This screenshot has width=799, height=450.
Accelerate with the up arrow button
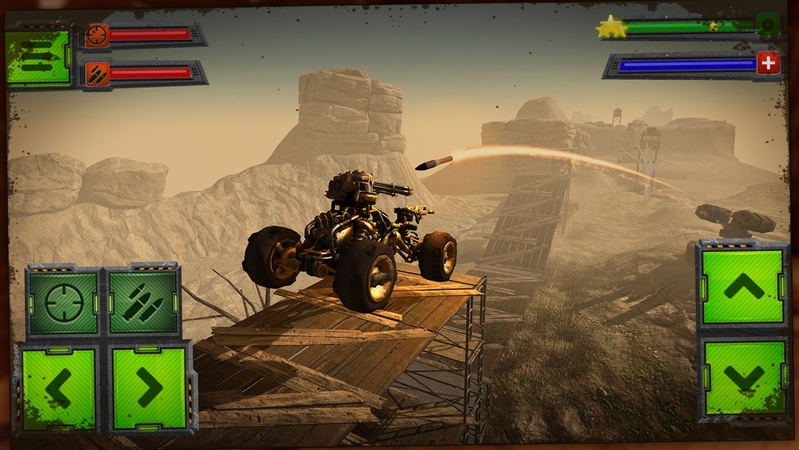pyautogui.click(x=743, y=287)
